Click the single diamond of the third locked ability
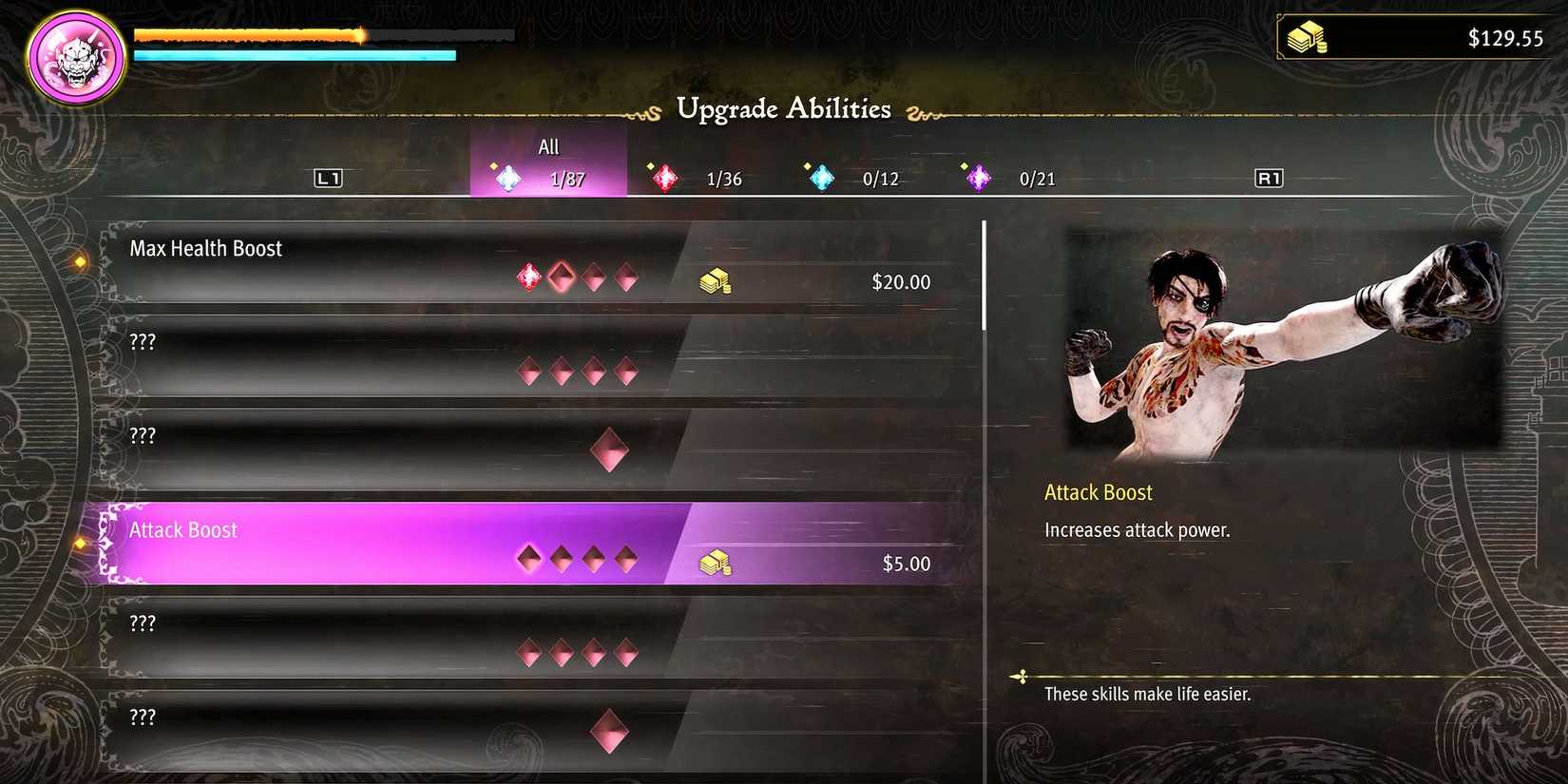 [609, 449]
